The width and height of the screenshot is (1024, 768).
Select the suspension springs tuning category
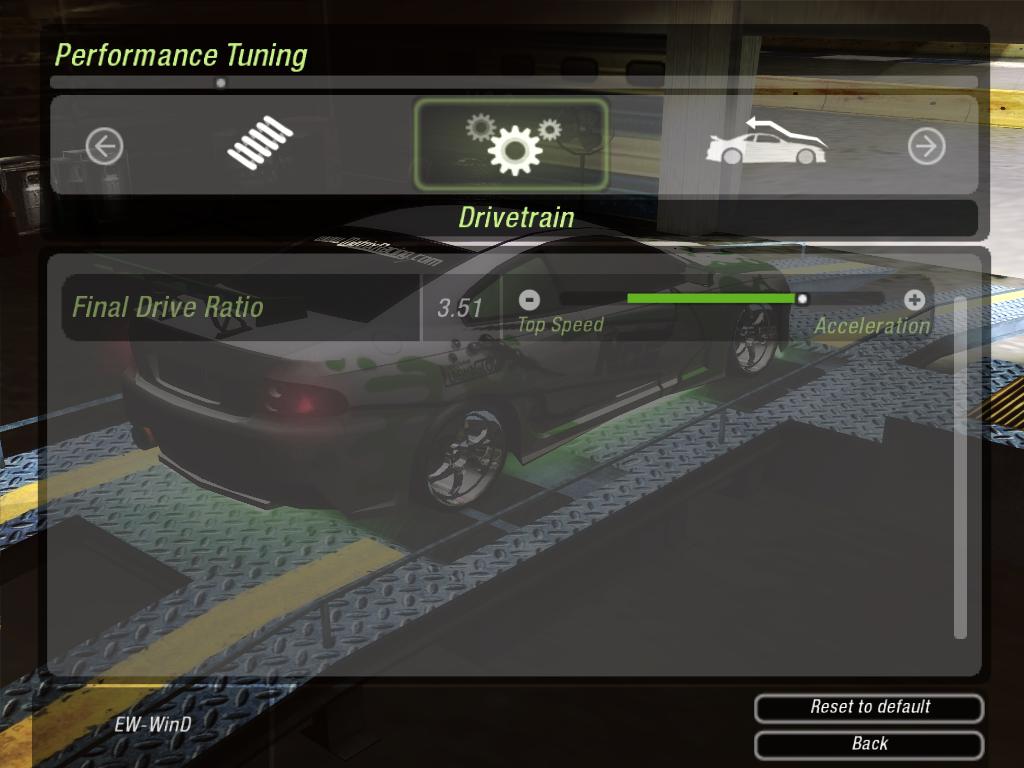[x=259, y=143]
